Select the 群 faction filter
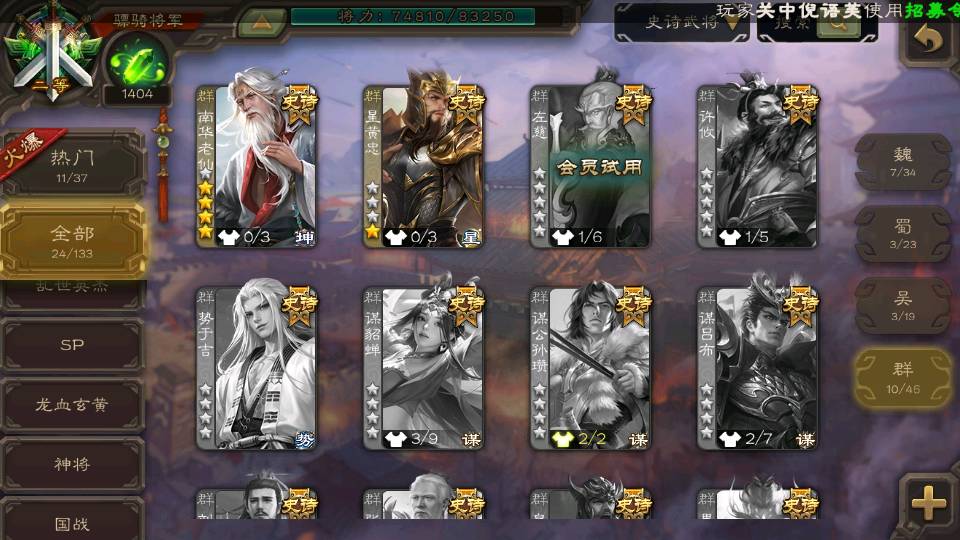This screenshot has height=540, width=960. pos(903,376)
